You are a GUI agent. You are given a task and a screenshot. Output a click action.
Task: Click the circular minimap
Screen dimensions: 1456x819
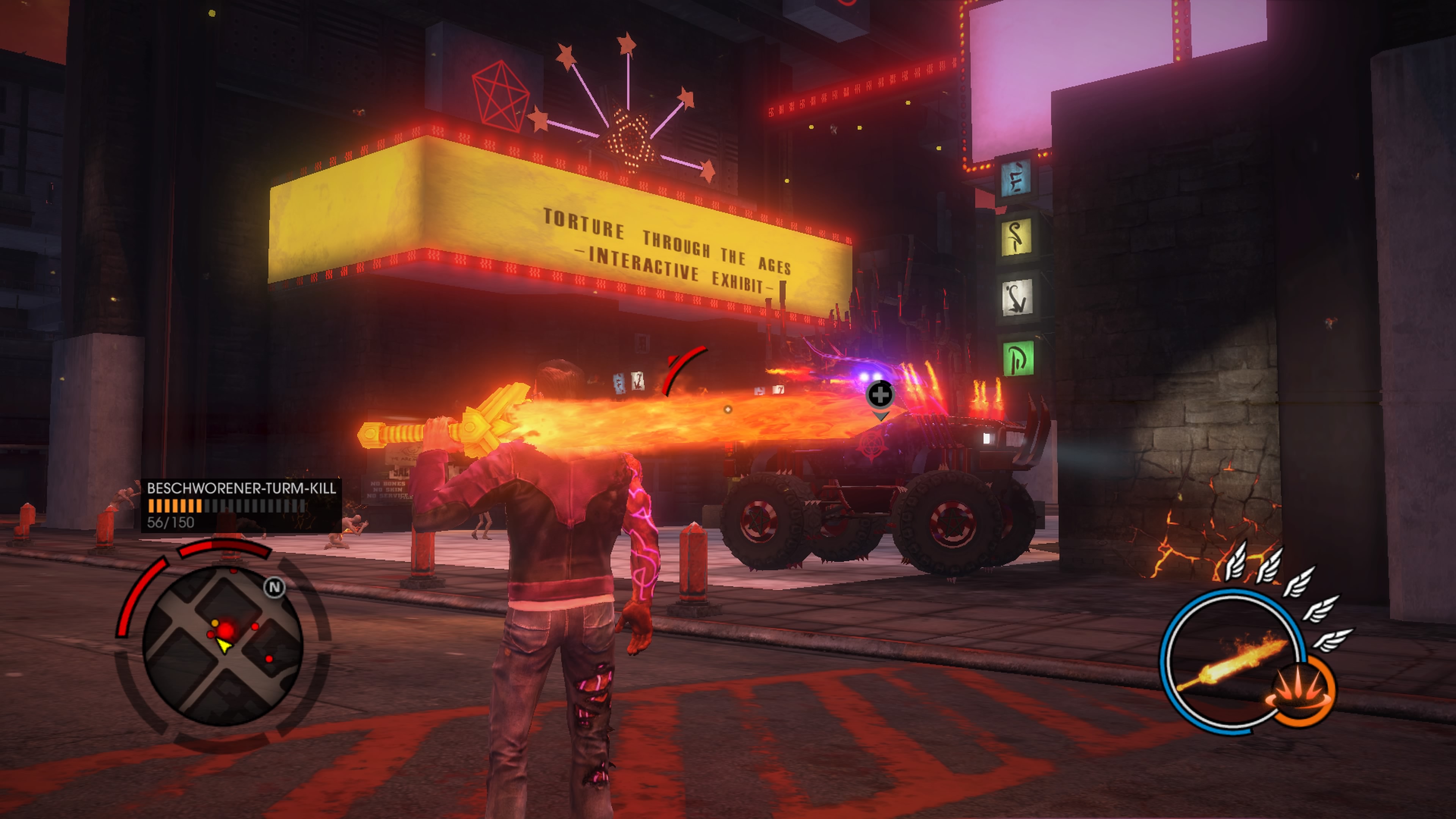(223, 646)
